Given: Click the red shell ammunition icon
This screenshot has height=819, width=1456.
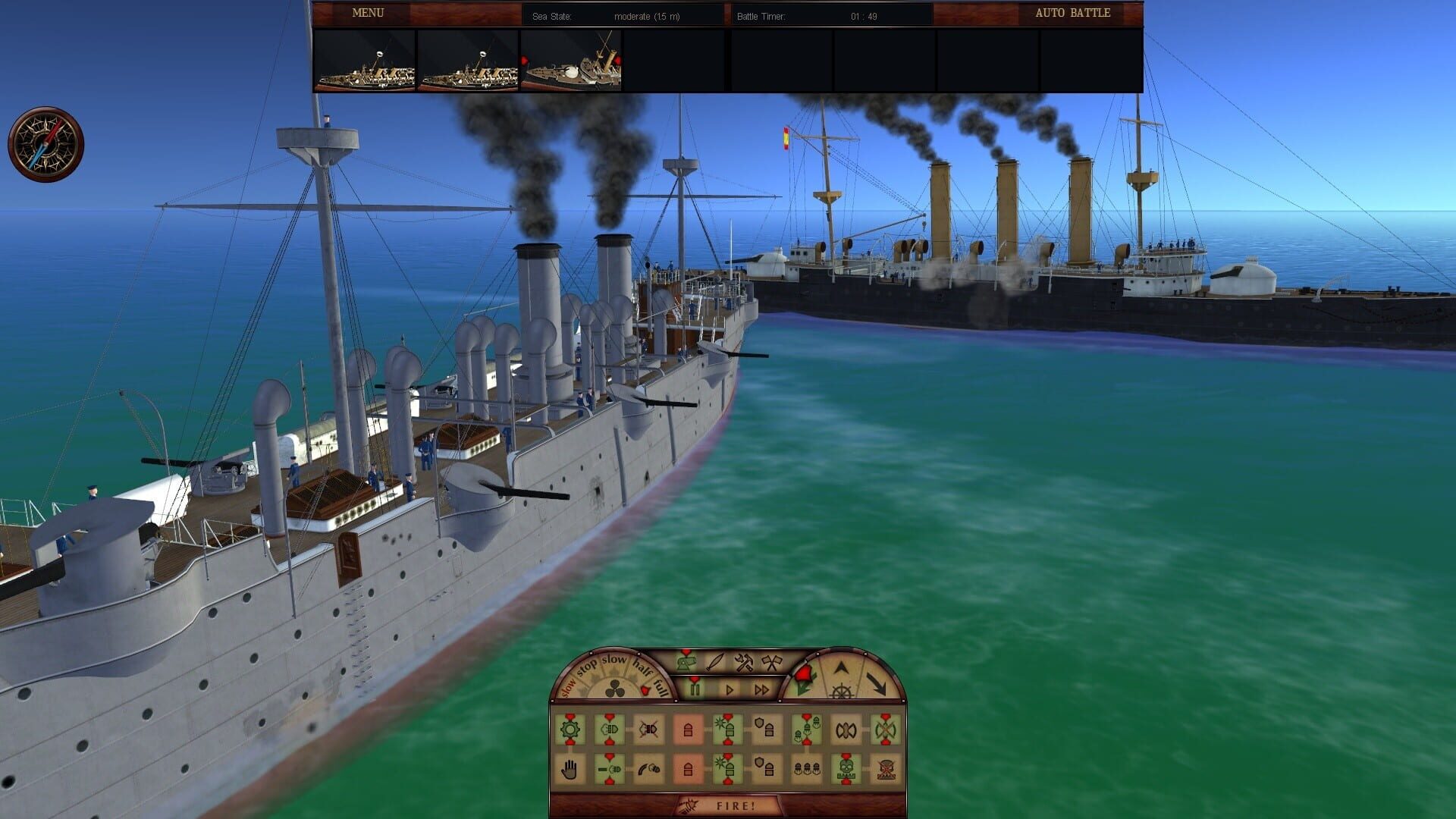Looking at the screenshot, I should point(687,730).
